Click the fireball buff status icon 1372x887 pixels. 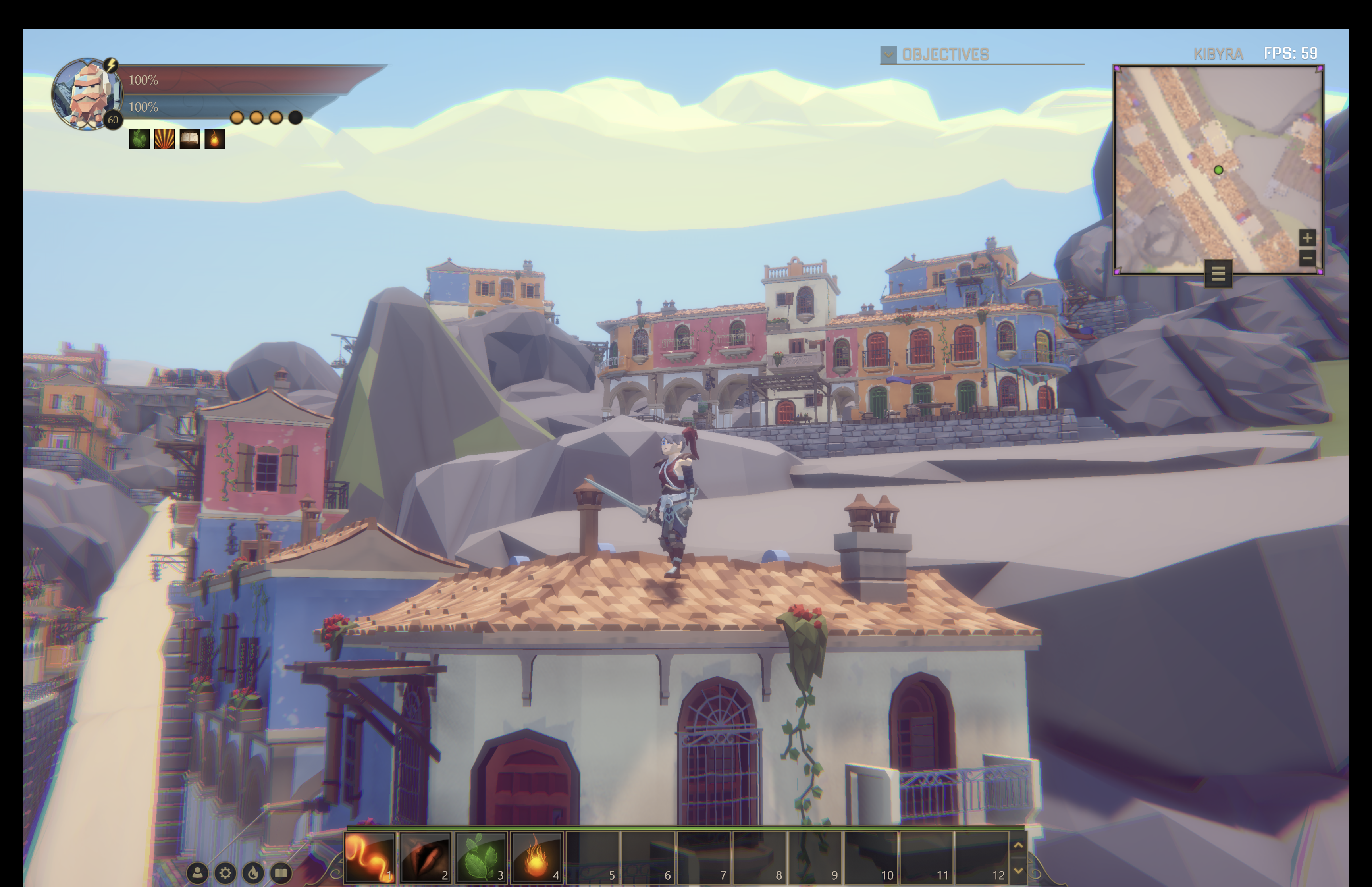(x=215, y=139)
